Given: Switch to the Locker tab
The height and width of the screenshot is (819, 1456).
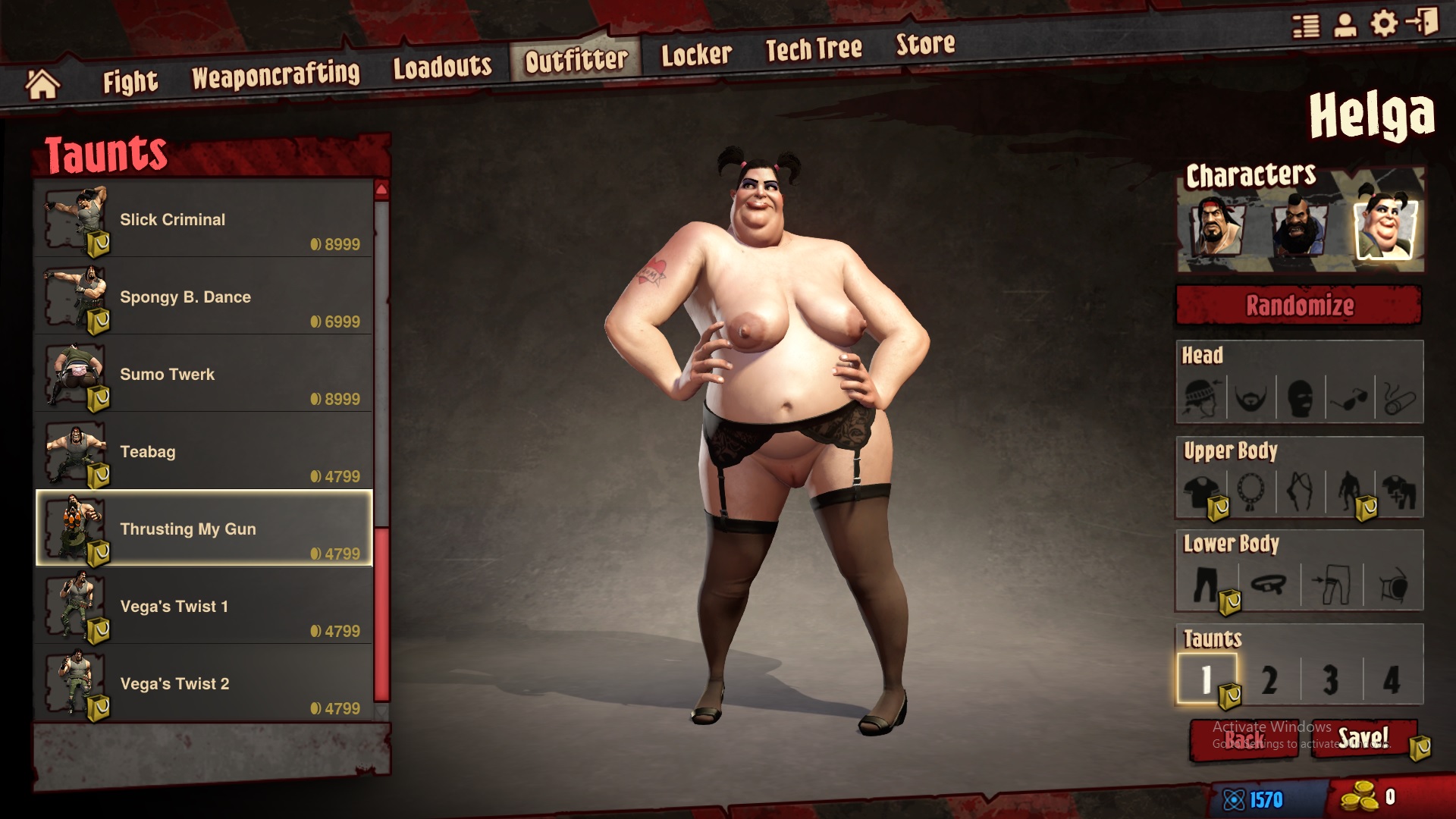Looking at the screenshot, I should [697, 53].
